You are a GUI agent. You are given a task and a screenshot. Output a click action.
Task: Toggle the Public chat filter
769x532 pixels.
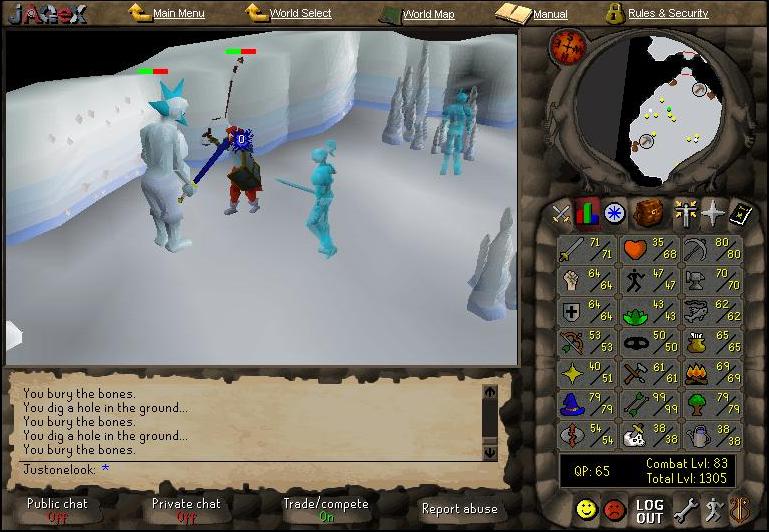click(x=57, y=510)
